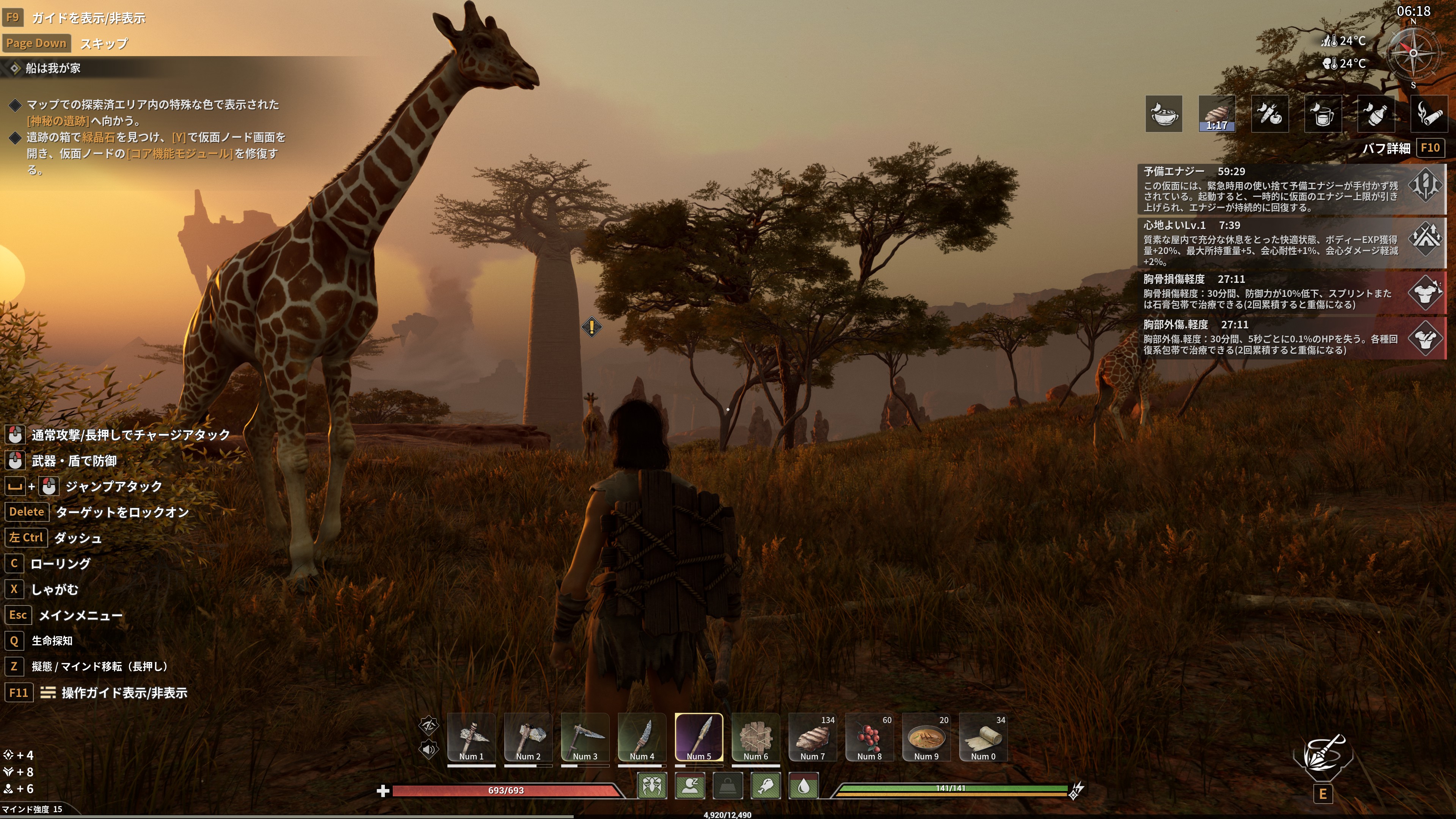The image size is (1456, 819).
Task: Use the grilled meat stack
Action: pyautogui.click(x=813, y=737)
